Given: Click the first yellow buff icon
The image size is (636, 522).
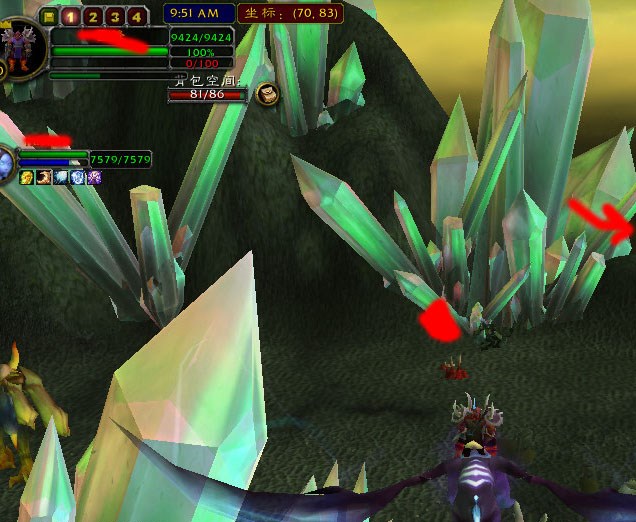Looking at the screenshot, I should tap(27, 177).
